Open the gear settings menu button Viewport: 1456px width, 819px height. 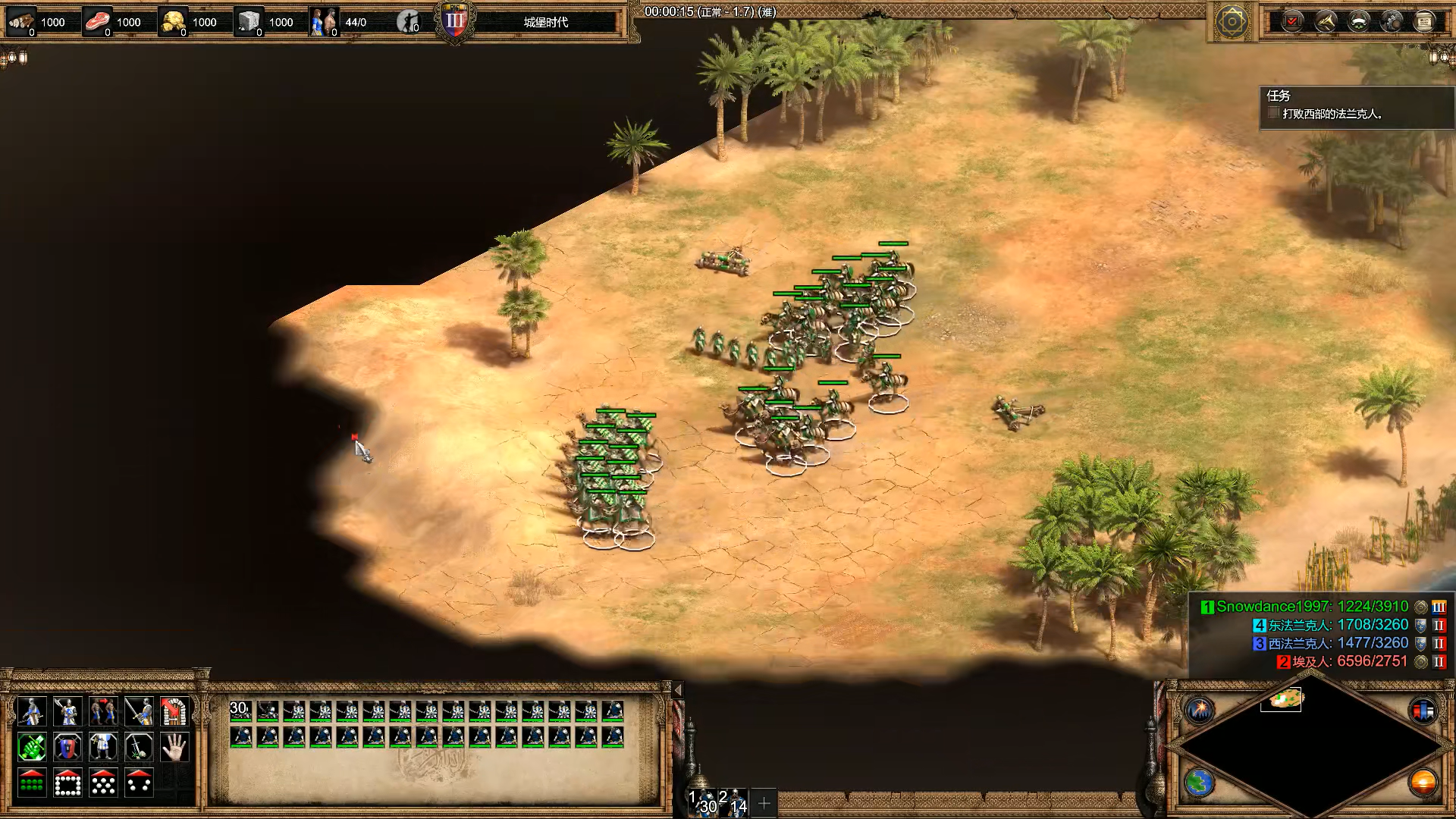1392,21
